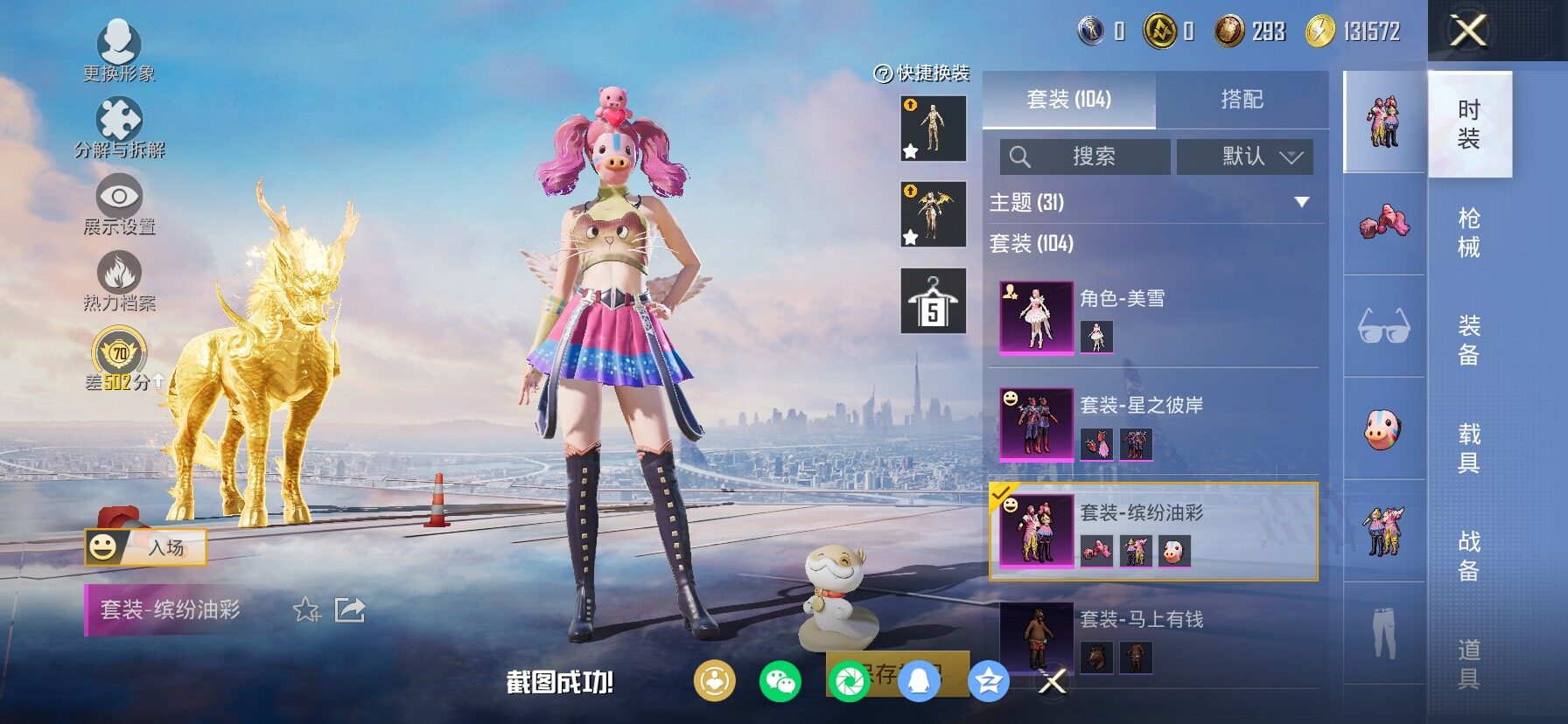The height and width of the screenshot is (724, 1568).
Task: Open the 热力档案 flame icon
Action: 119,280
